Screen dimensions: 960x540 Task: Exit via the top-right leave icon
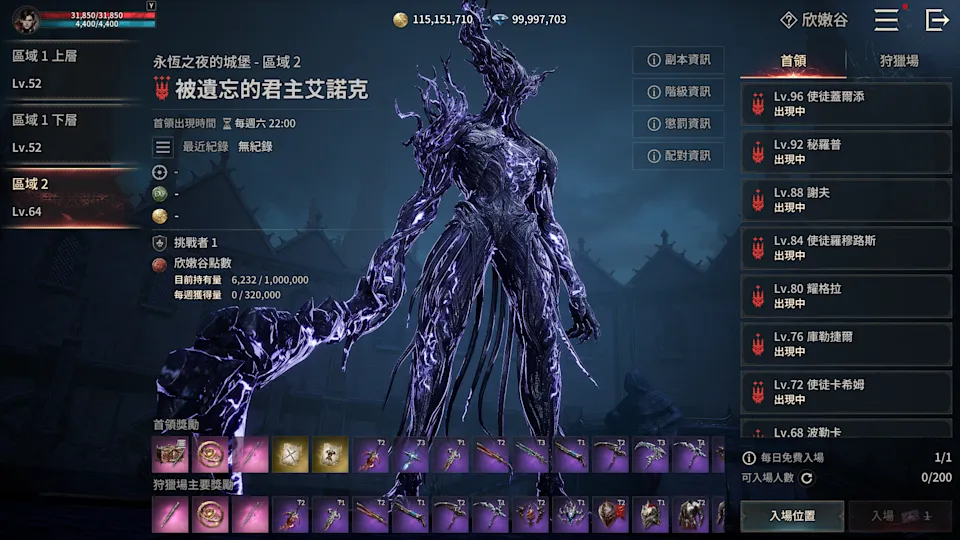coord(937,19)
